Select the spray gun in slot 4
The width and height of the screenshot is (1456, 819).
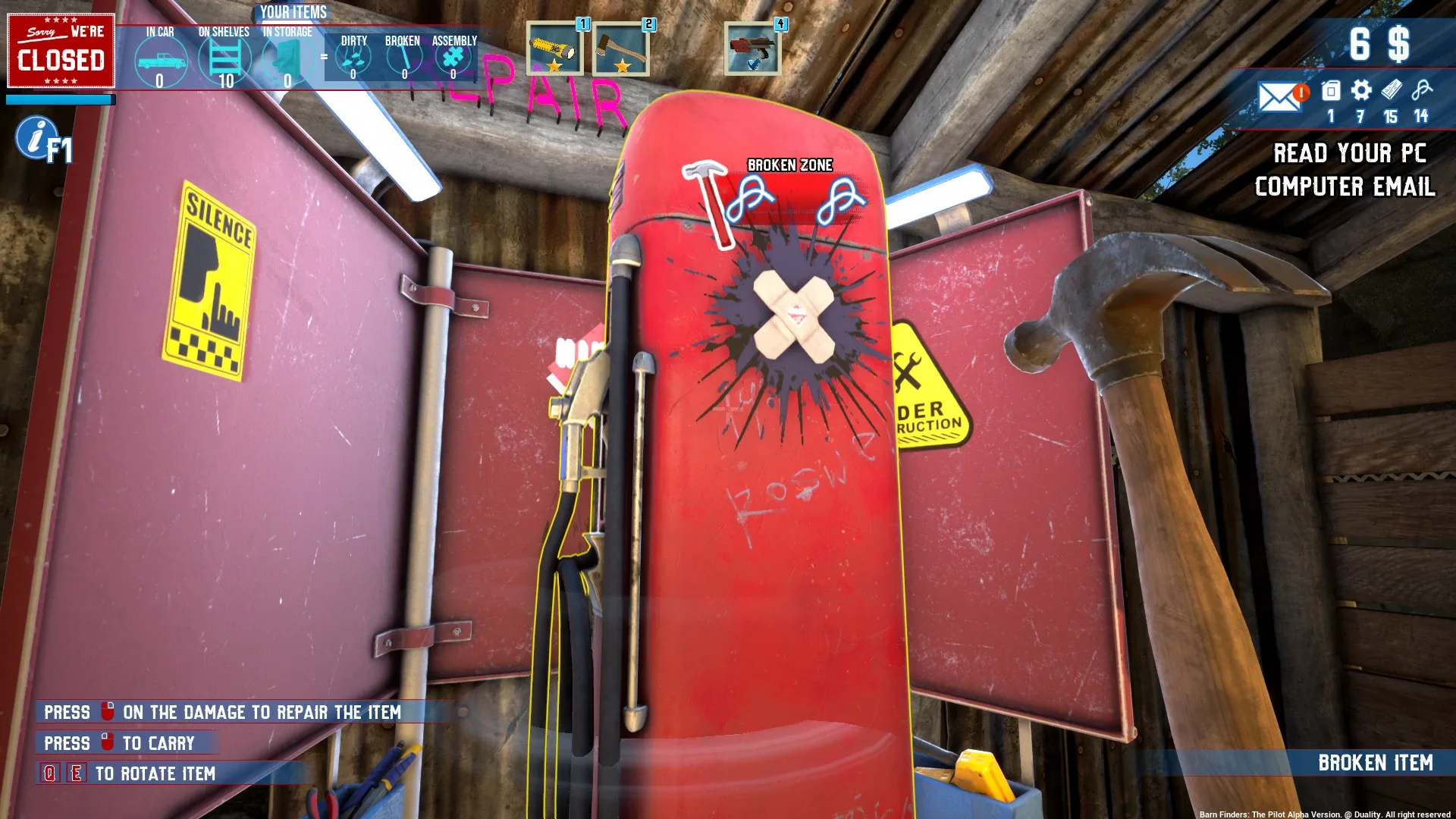(752, 49)
